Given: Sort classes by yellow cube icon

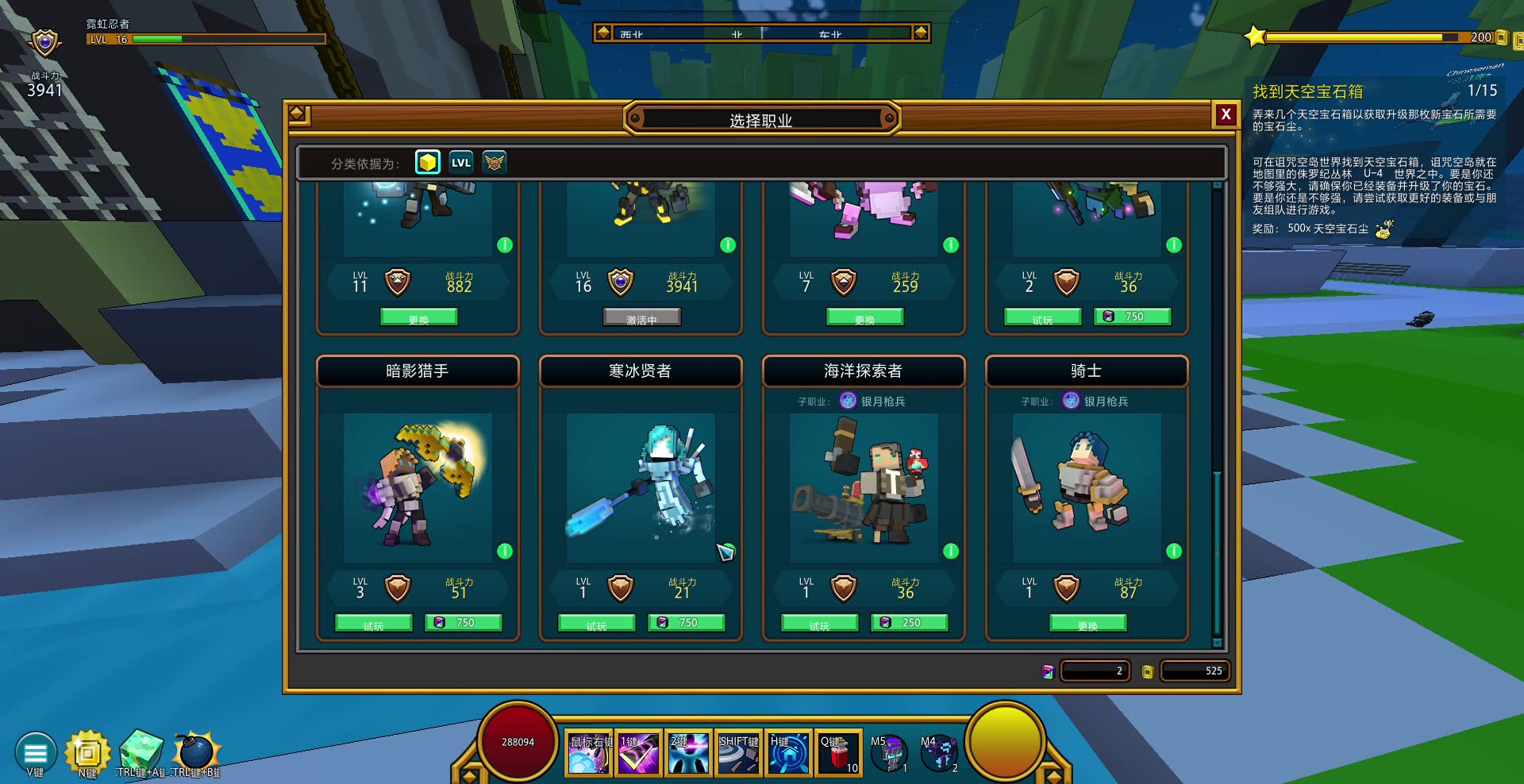Looking at the screenshot, I should tap(428, 163).
